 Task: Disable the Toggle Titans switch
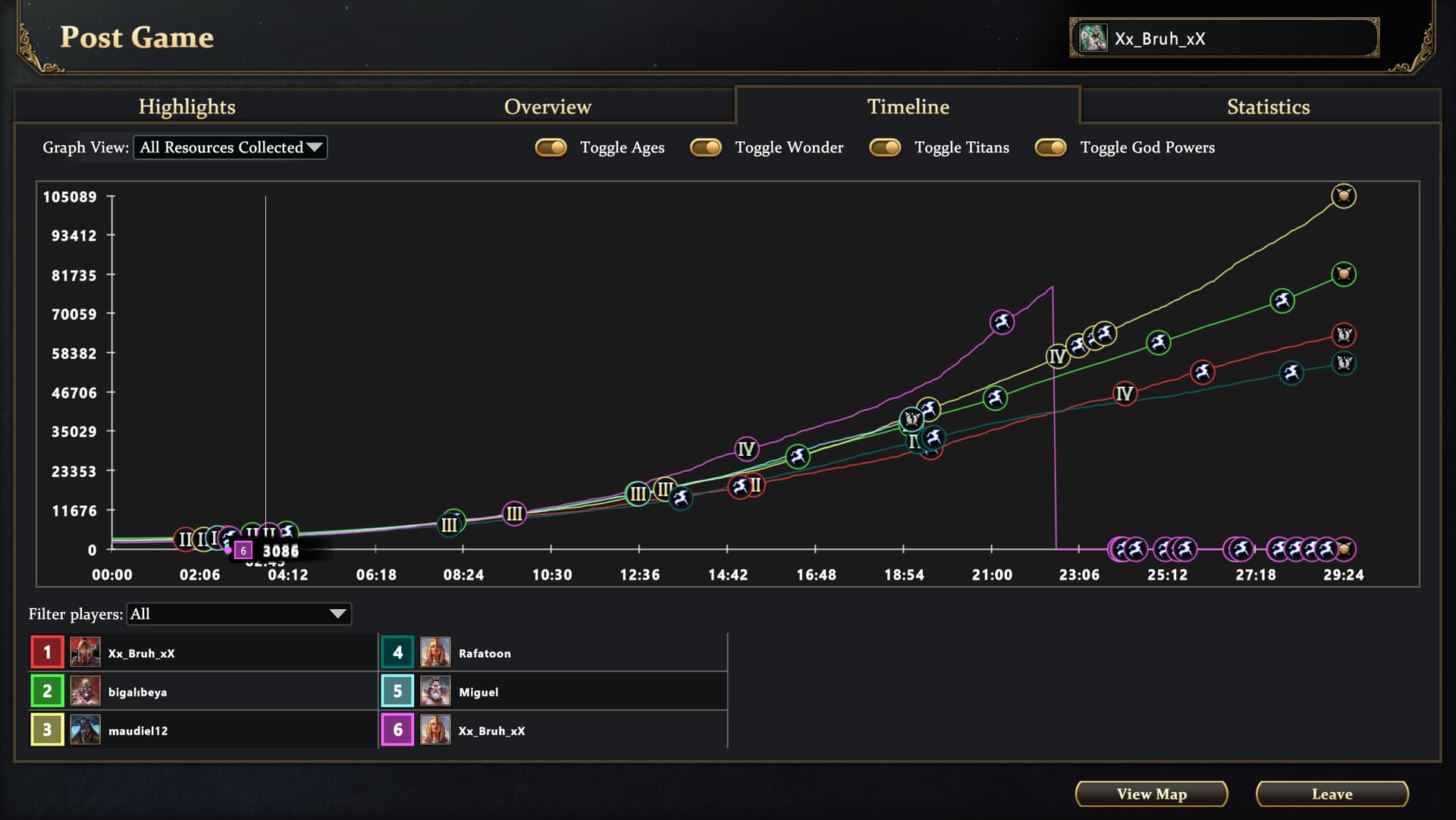[885, 147]
